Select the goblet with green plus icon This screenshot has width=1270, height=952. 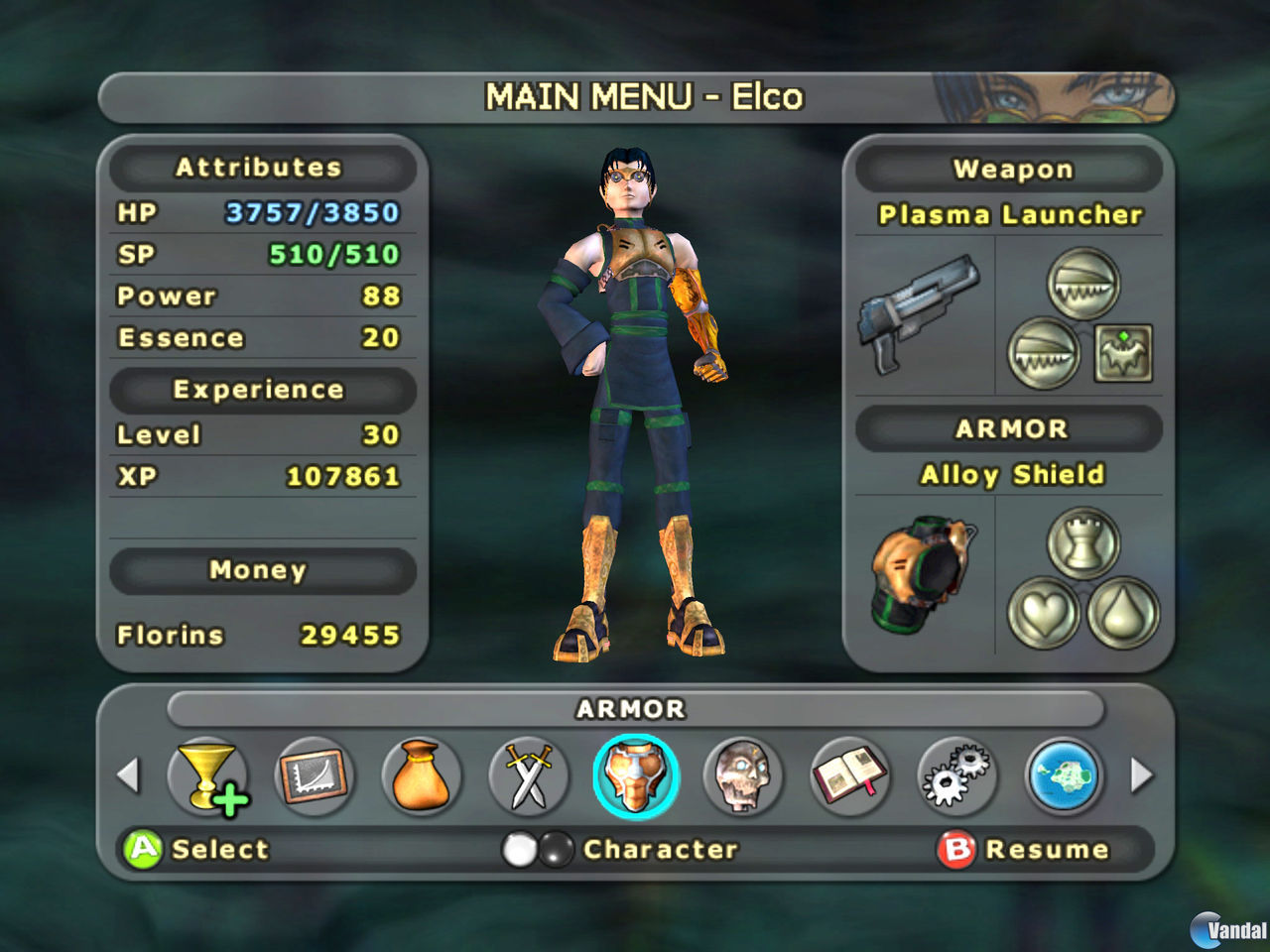(x=208, y=776)
